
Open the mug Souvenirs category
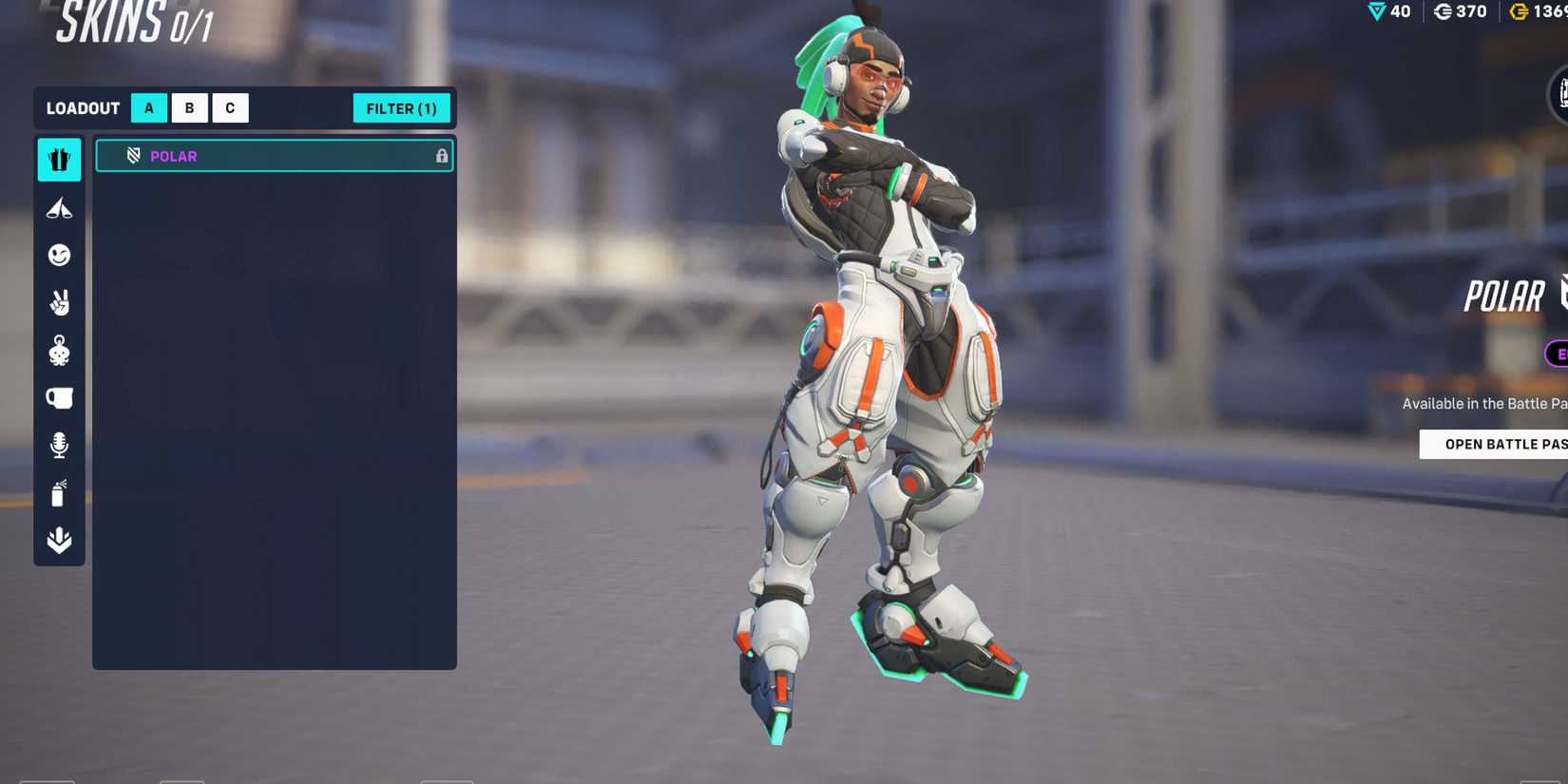click(x=59, y=397)
